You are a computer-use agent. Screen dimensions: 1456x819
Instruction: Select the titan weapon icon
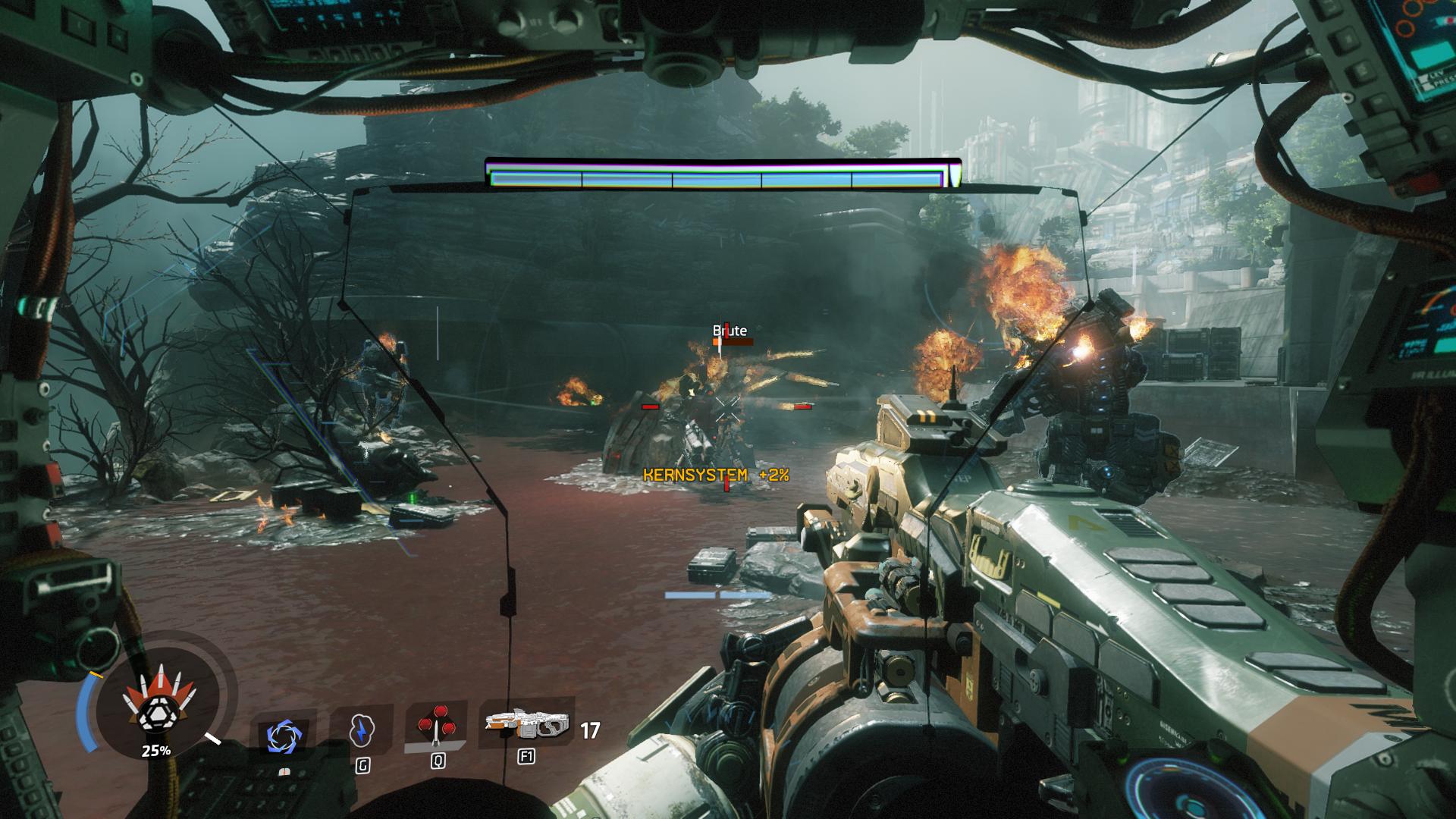pyautogui.click(x=527, y=726)
